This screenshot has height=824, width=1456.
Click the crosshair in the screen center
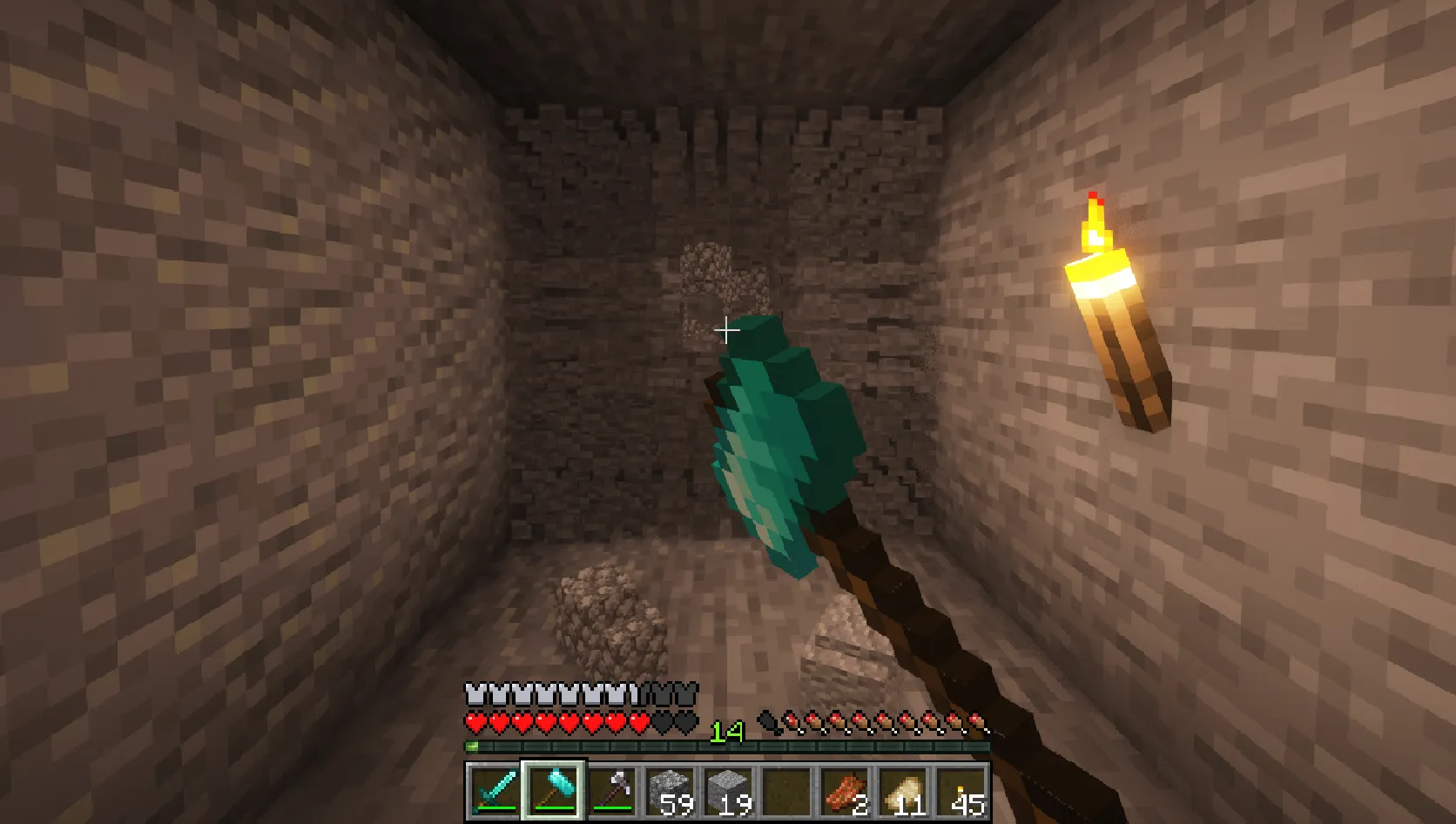point(728,331)
